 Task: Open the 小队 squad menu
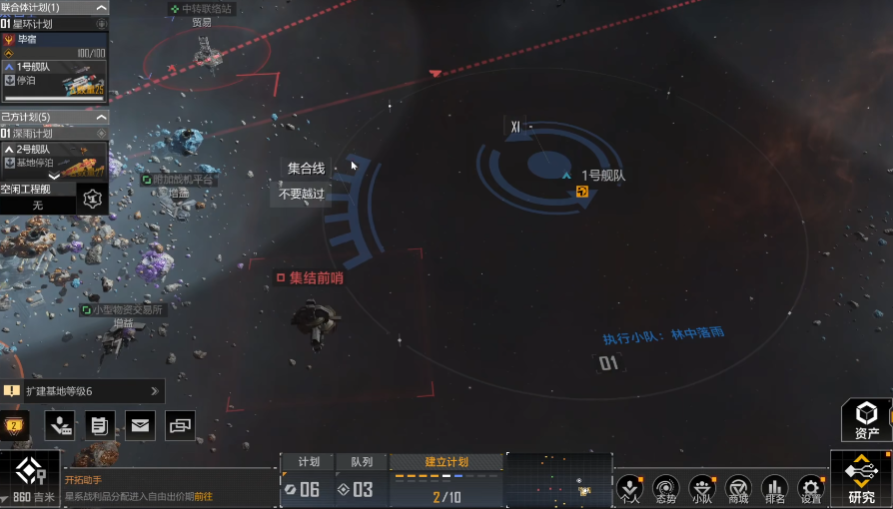pyautogui.click(x=702, y=488)
